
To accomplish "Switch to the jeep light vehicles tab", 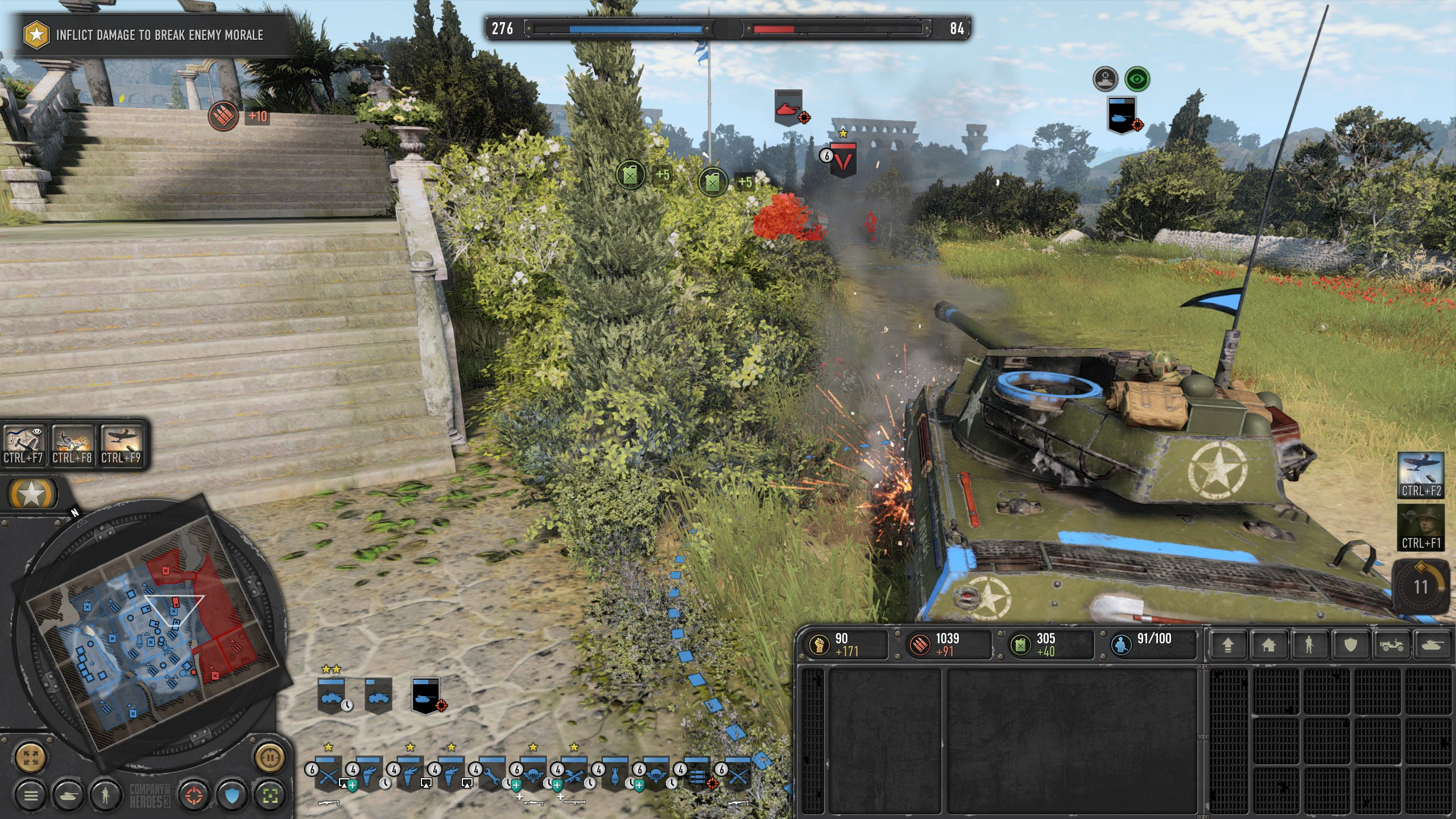I will click(1391, 645).
